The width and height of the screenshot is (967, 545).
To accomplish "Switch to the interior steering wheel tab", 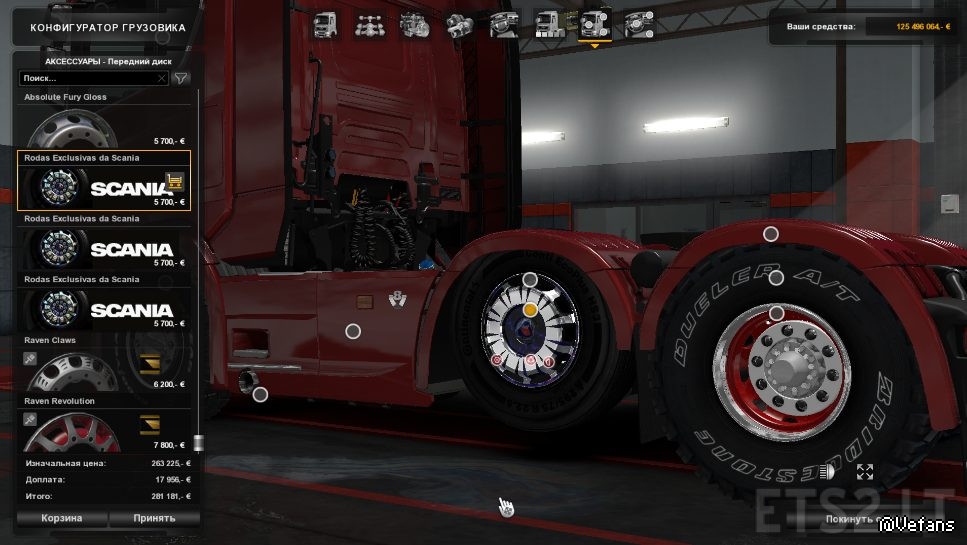I will [x=503, y=24].
